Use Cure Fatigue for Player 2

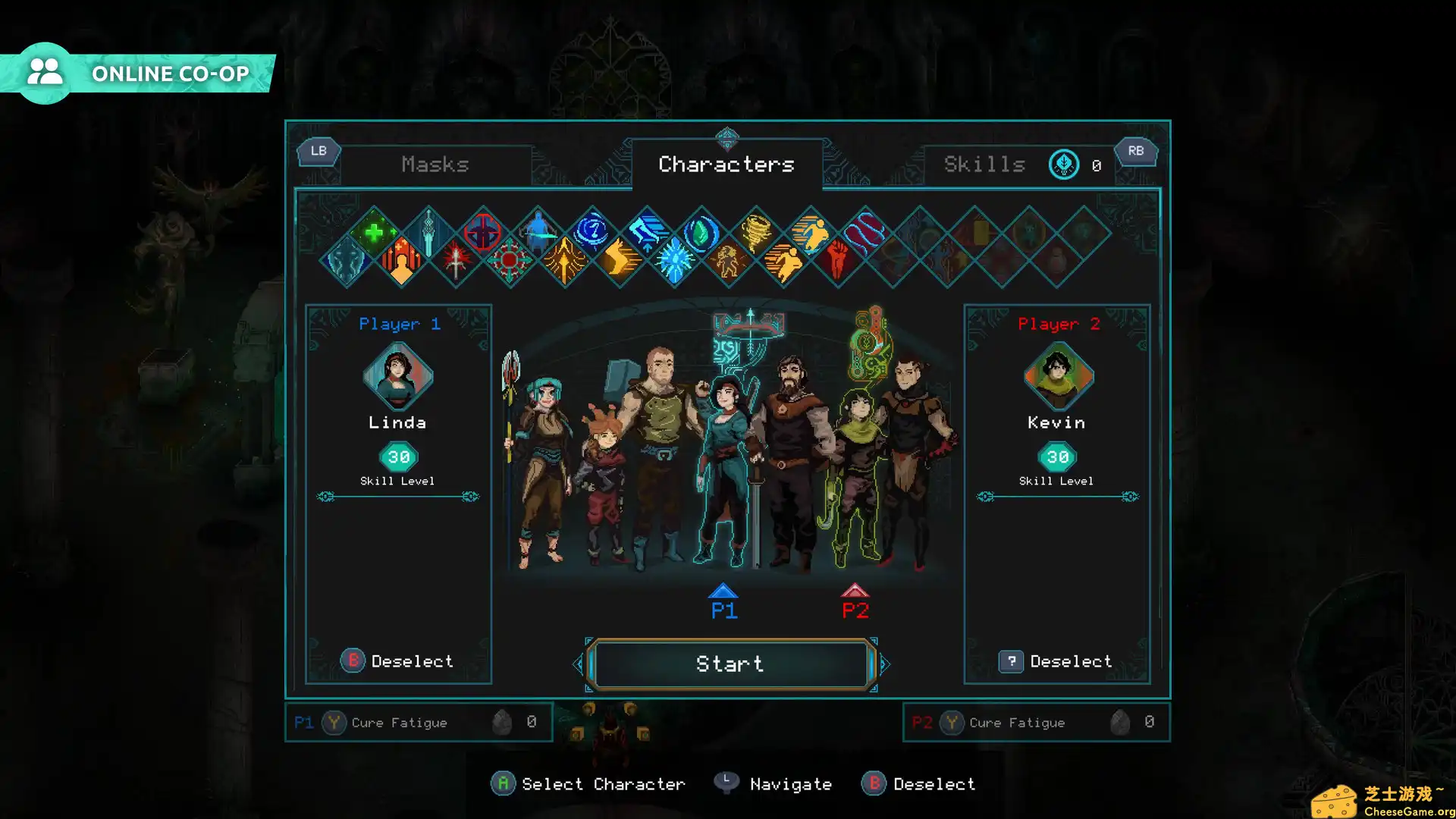tap(1017, 722)
